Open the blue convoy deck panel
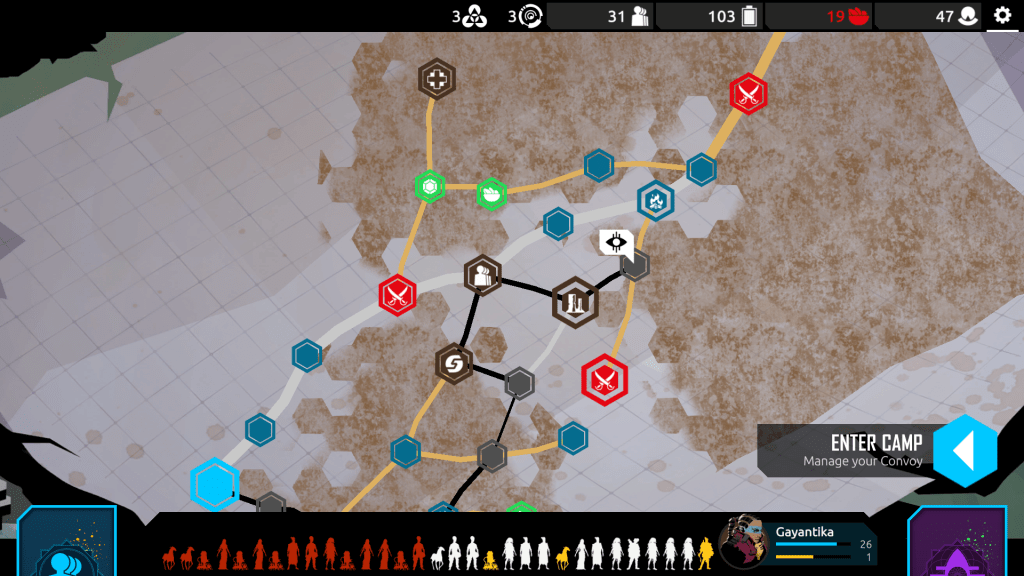This screenshot has height=576, width=1024. click(x=66, y=545)
